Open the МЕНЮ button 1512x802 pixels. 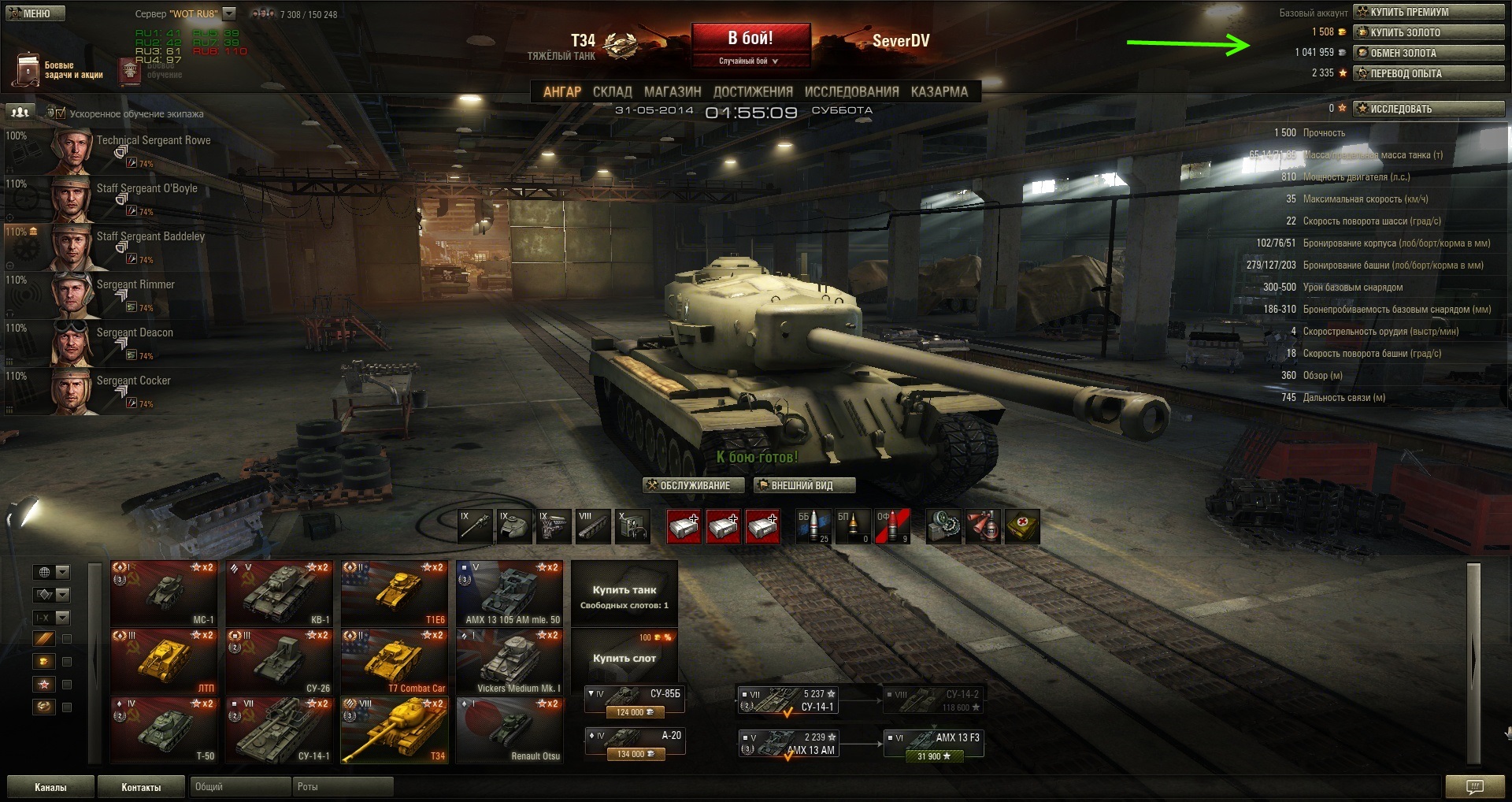point(35,13)
